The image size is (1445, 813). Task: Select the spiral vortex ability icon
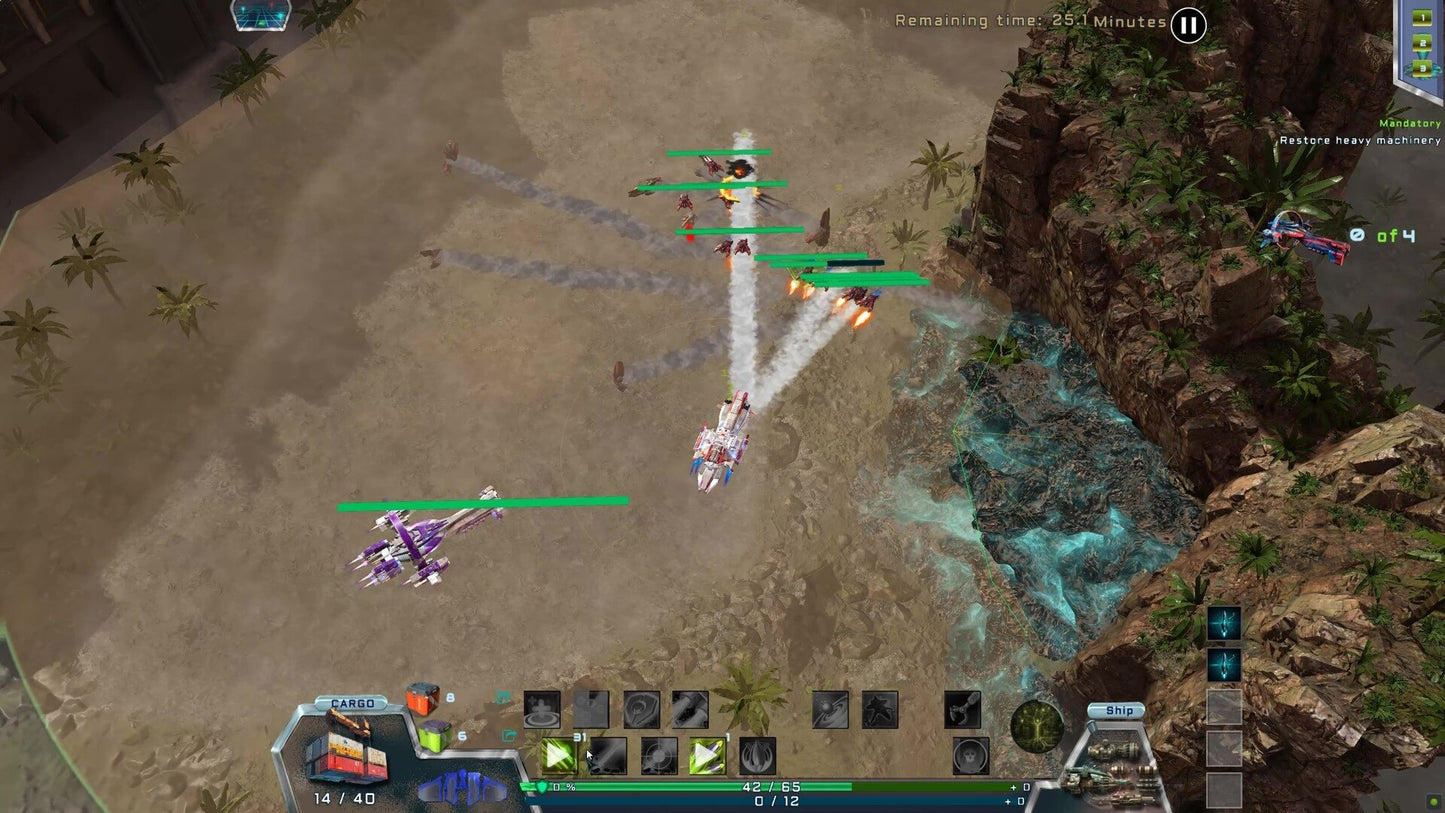(828, 710)
